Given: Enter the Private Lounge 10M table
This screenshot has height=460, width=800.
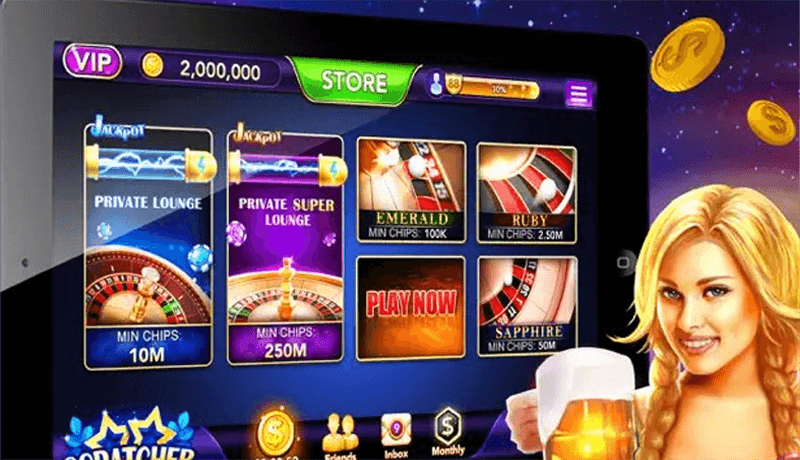Looking at the screenshot, I should [x=148, y=250].
